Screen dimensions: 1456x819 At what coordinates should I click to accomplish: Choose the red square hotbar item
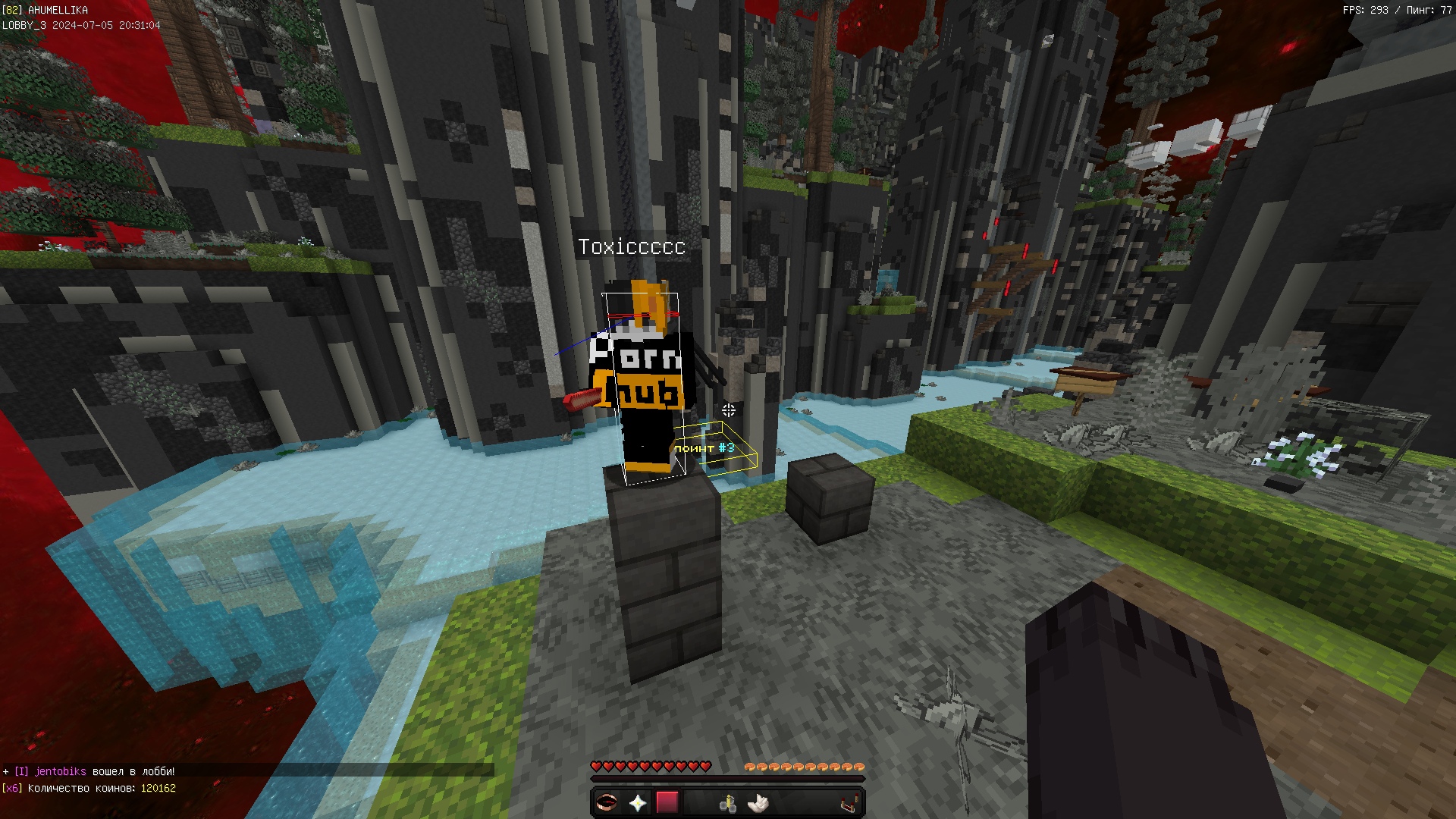(x=667, y=802)
